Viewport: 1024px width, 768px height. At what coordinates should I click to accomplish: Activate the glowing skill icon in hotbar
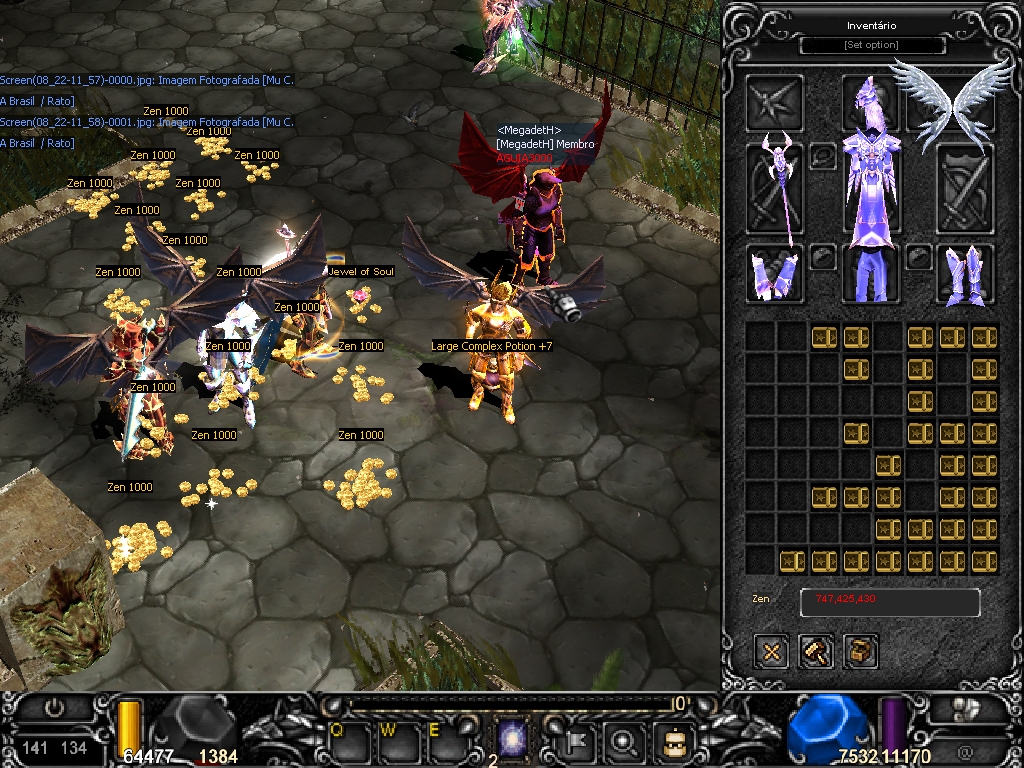coord(513,742)
